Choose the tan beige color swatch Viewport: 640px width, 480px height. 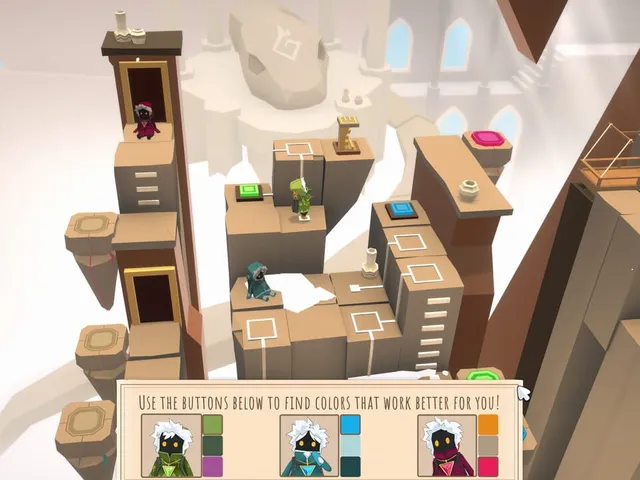(x=488, y=445)
